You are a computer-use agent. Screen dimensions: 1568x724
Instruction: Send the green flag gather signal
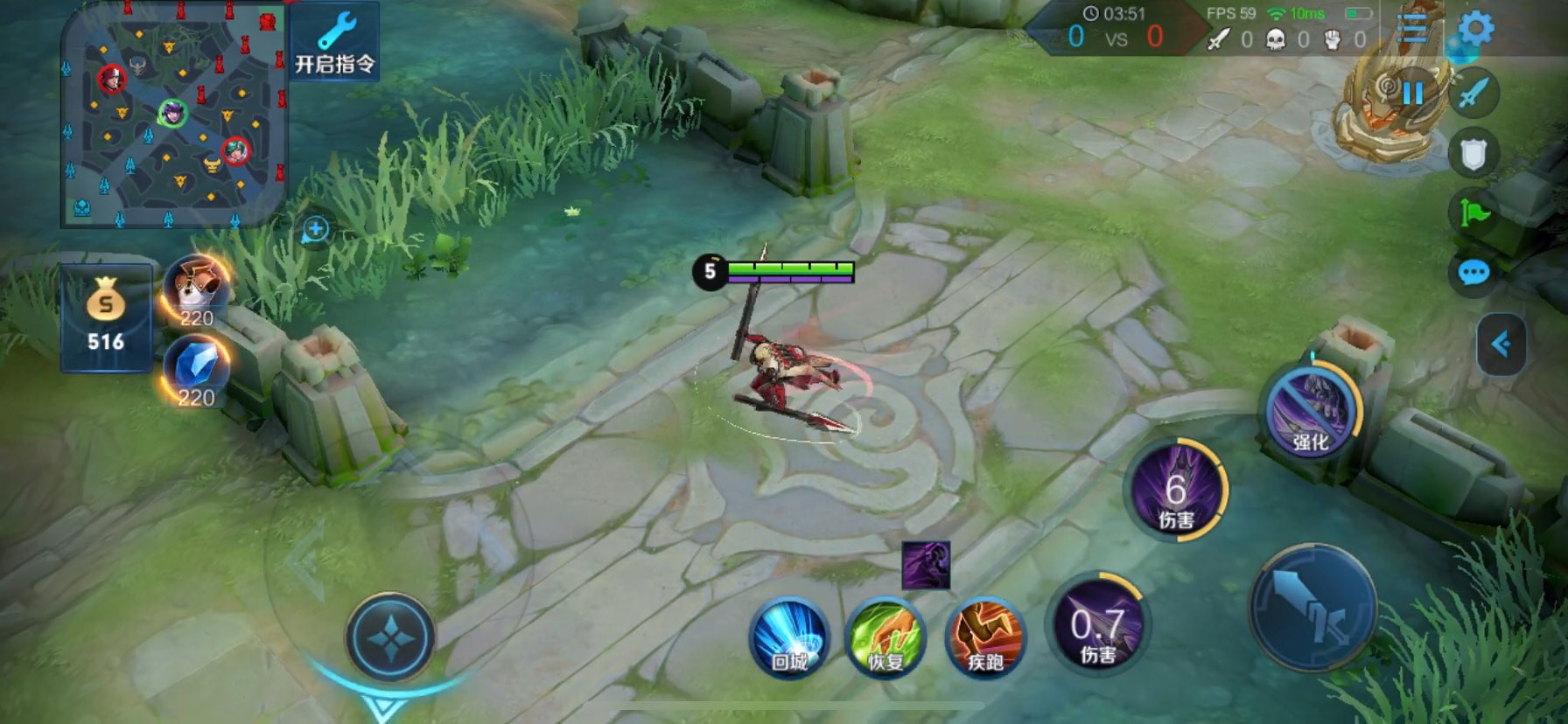point(1474,212)
